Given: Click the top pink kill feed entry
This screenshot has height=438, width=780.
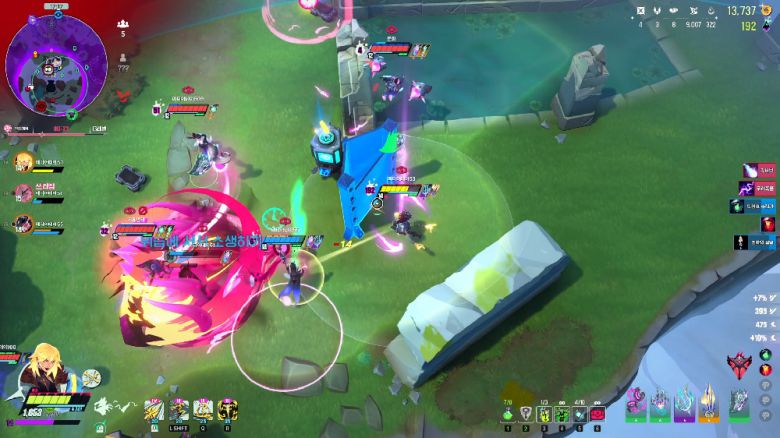Looking at the screenshot, I should (760, 171).
